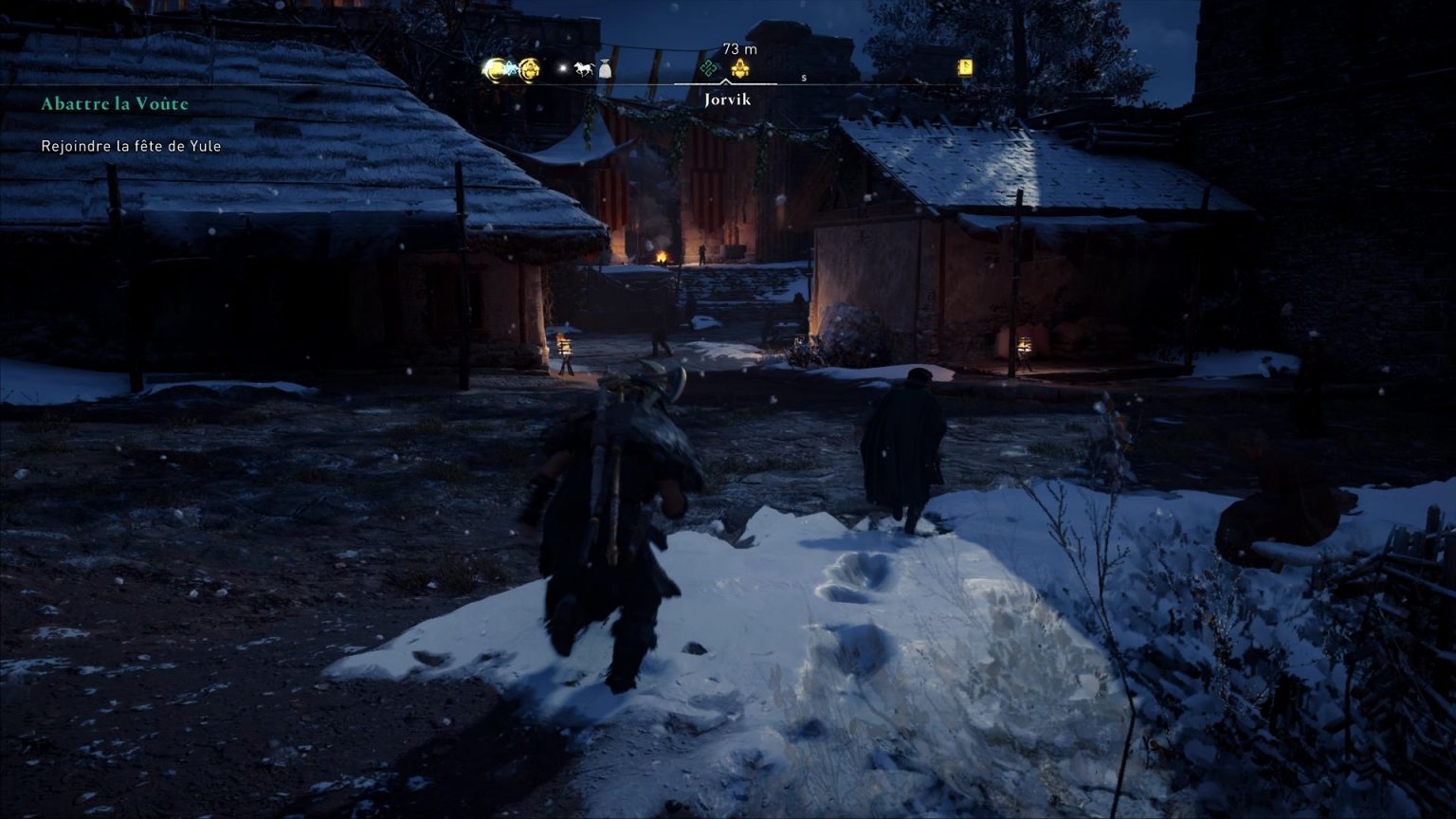Image resolution: width=1456 pixels, height=819 pixels.
Task: Click the yellow Yule festival objective marker
Action: tap(740, 68)
